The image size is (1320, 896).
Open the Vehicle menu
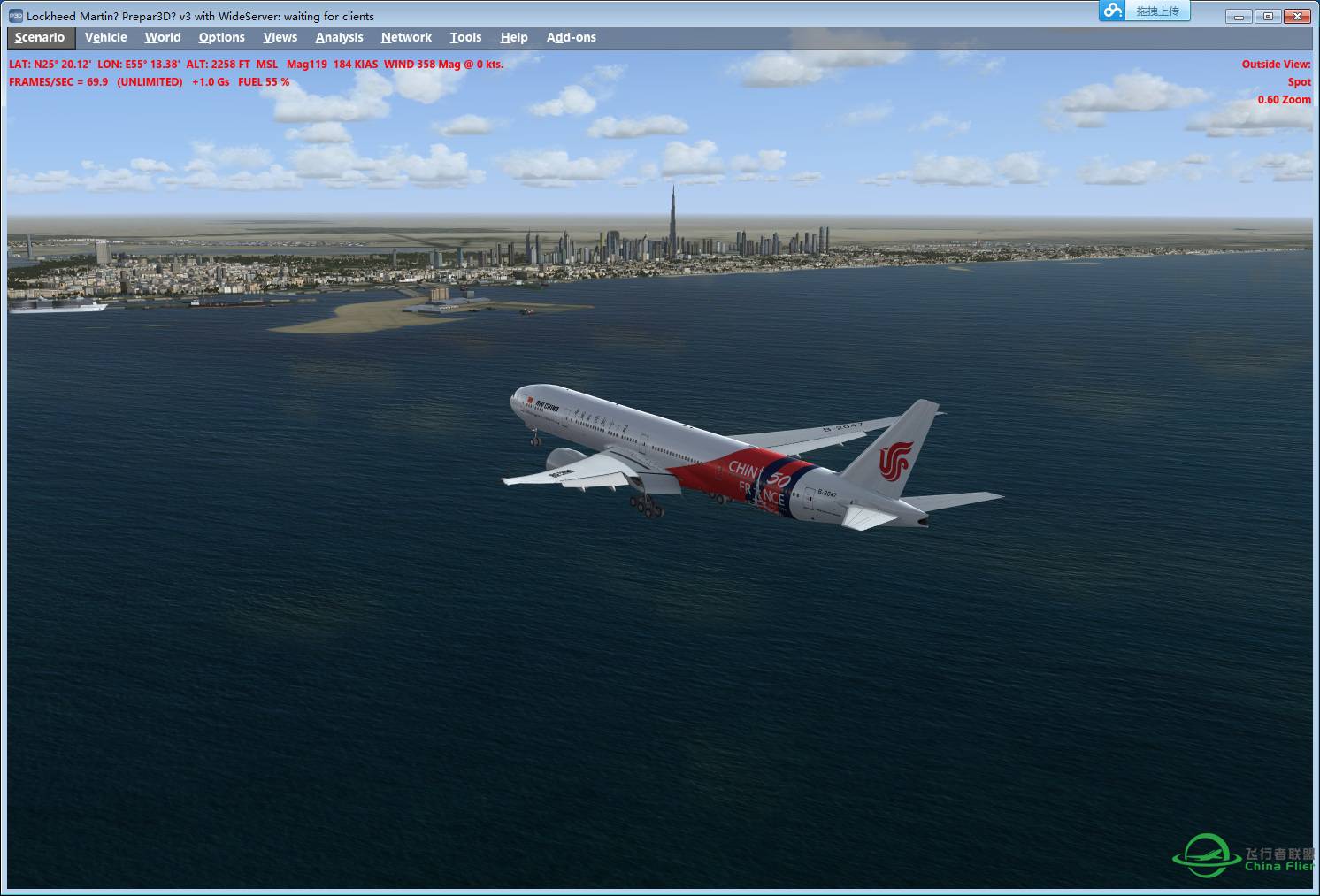(x=105, y=37)
